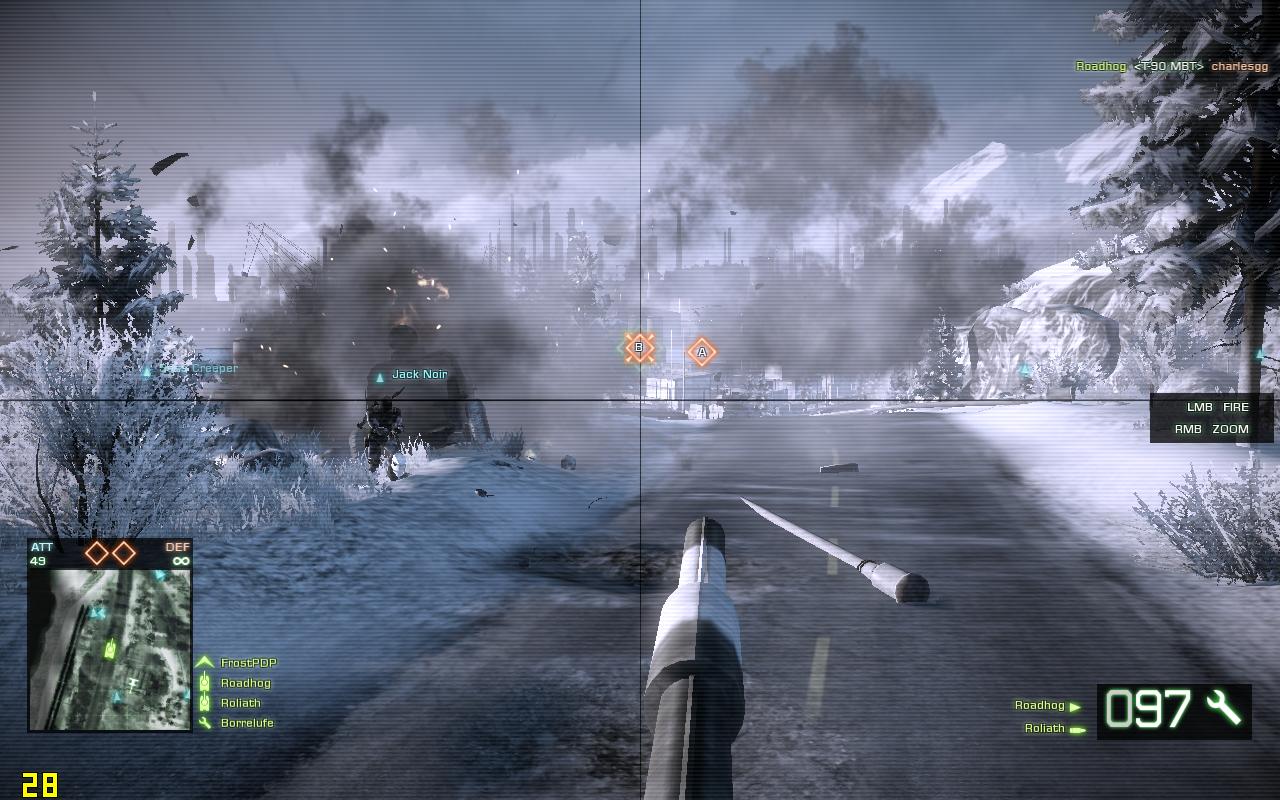Image resolution: width=1280 pixels, height=800 pixels.
Task: Select objective marker A
Action: [x=702, y=352]
